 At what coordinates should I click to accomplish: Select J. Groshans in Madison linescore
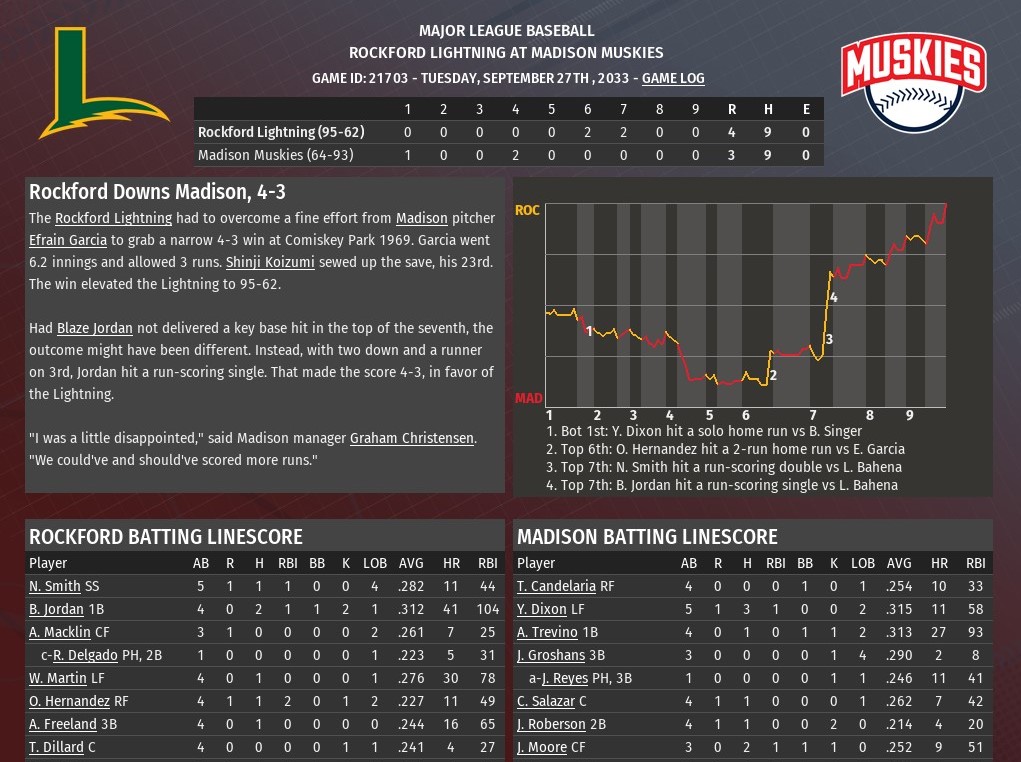[x=552, y=656]
